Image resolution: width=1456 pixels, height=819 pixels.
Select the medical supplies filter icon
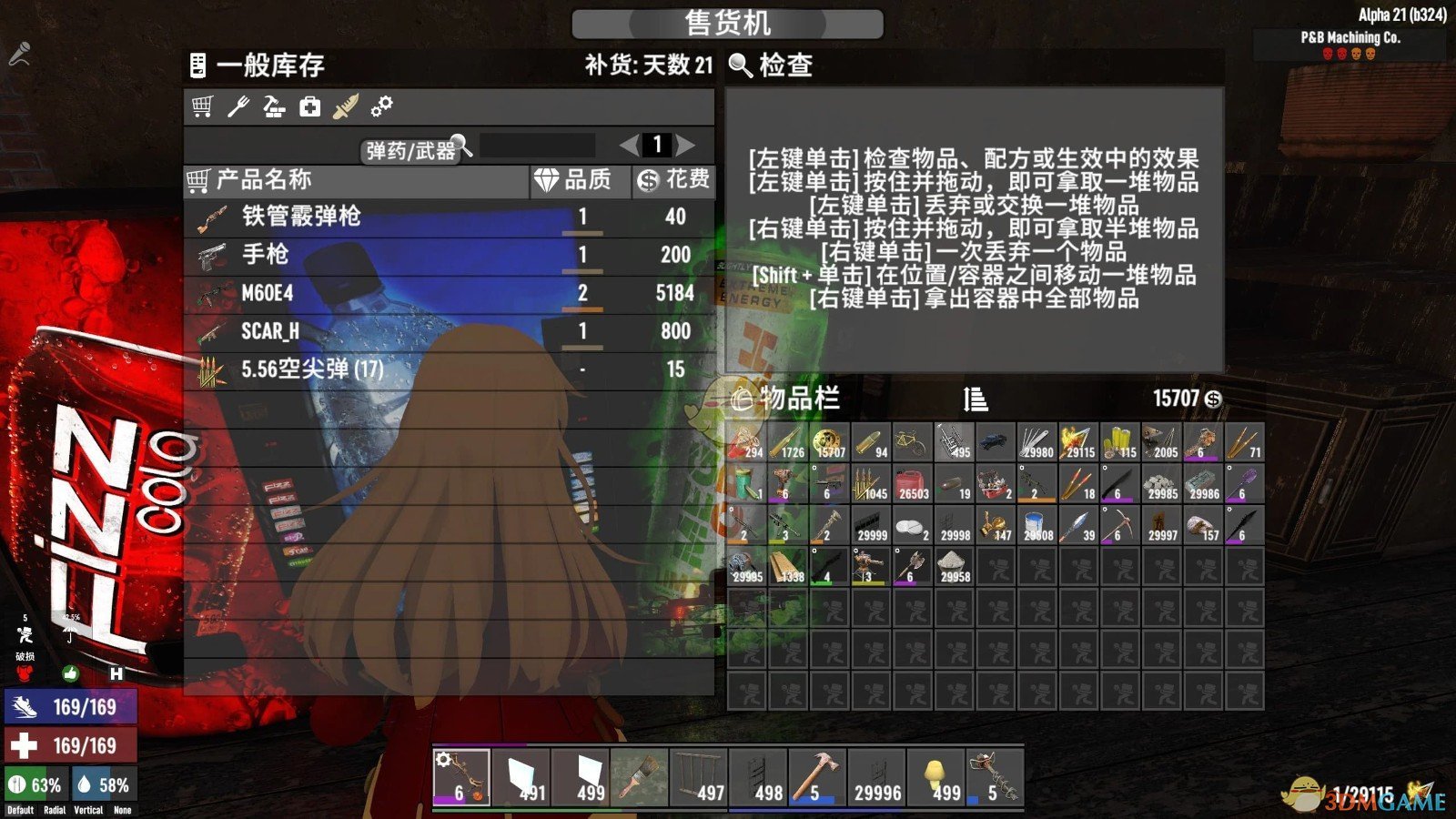coord(308,106)
